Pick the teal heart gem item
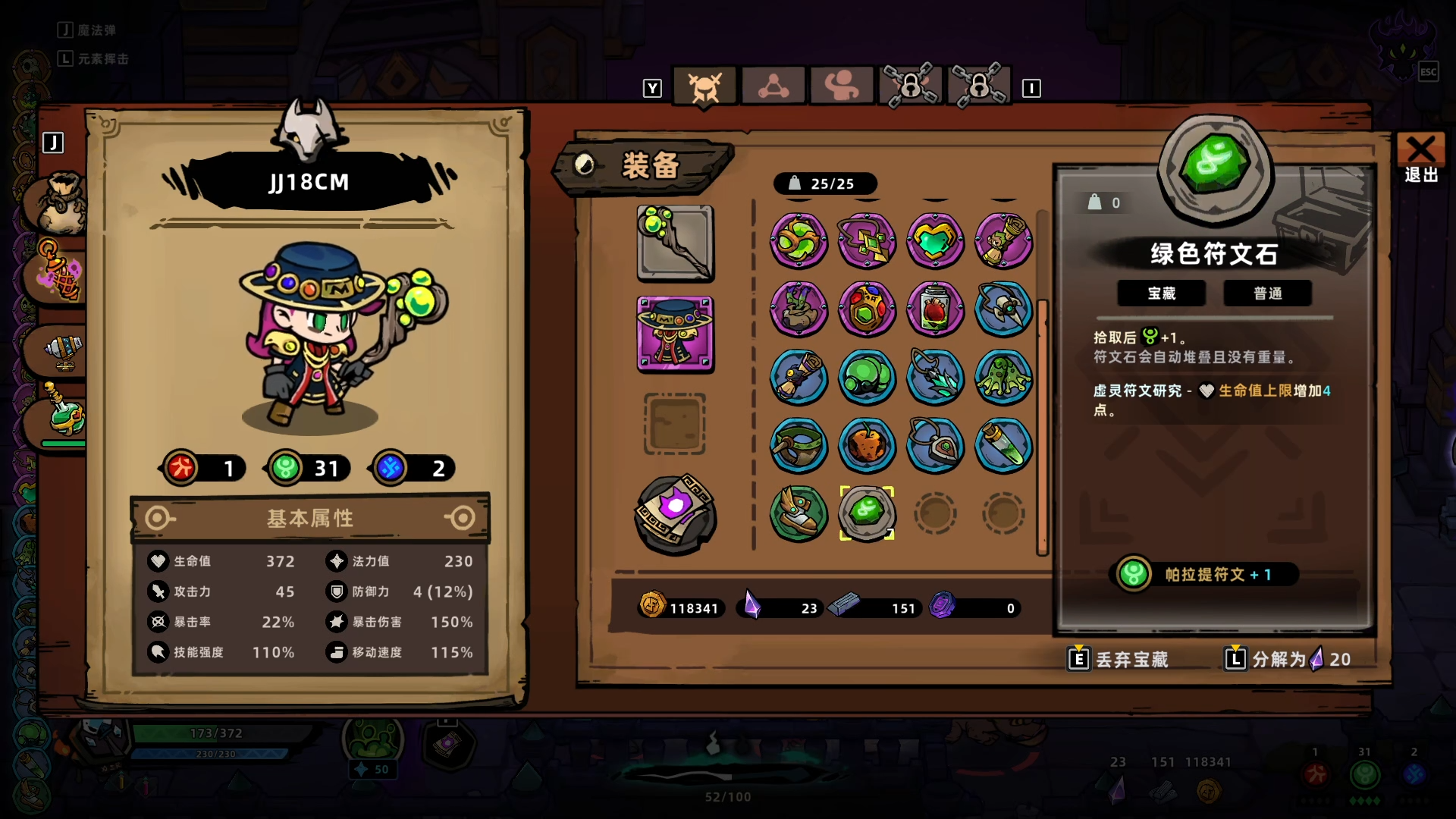1456x819 pixels. 935,241
